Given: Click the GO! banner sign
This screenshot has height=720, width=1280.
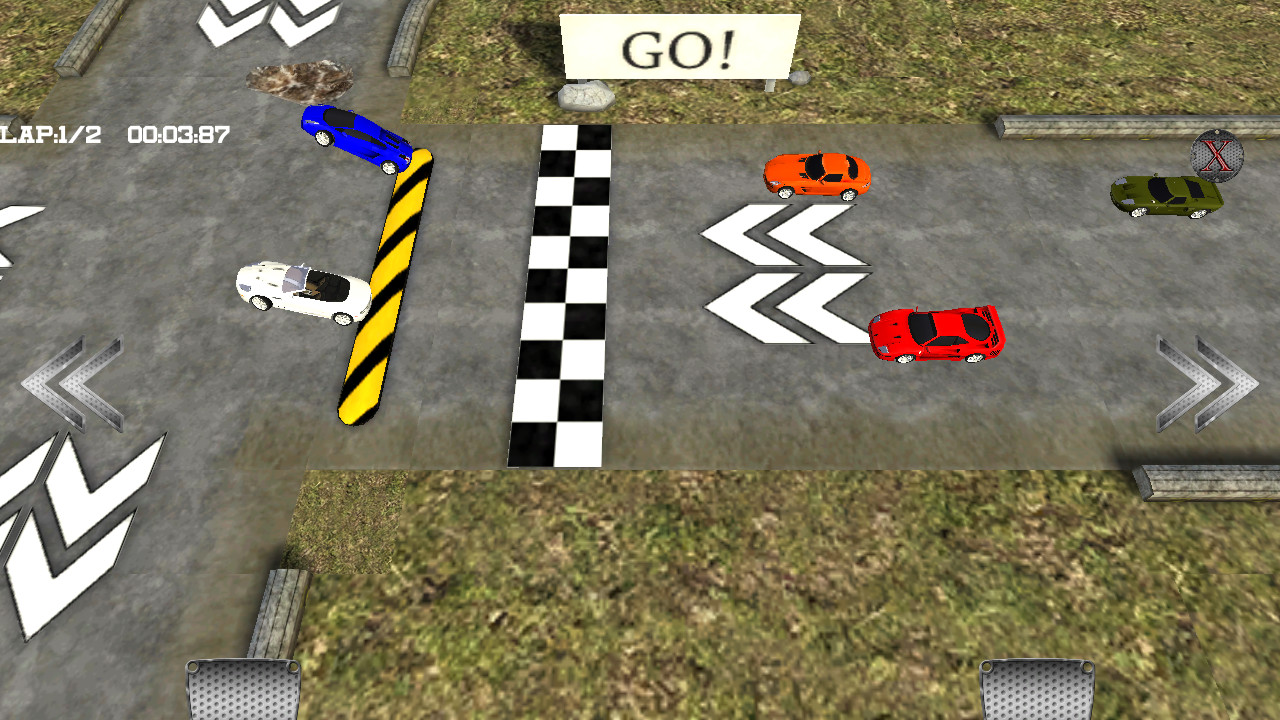Looking at the screenshot, I should point(678,45).
